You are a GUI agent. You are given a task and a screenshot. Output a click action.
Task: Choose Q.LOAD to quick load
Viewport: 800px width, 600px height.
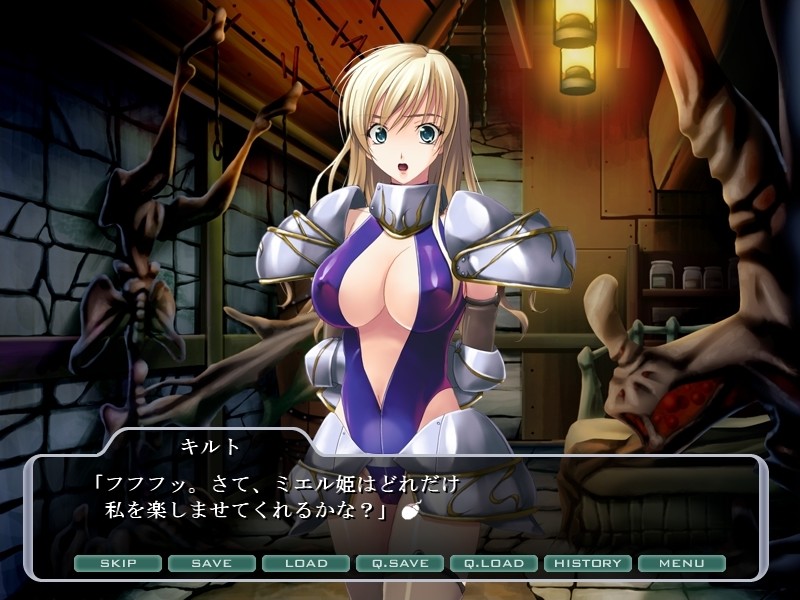coord(494,563)
